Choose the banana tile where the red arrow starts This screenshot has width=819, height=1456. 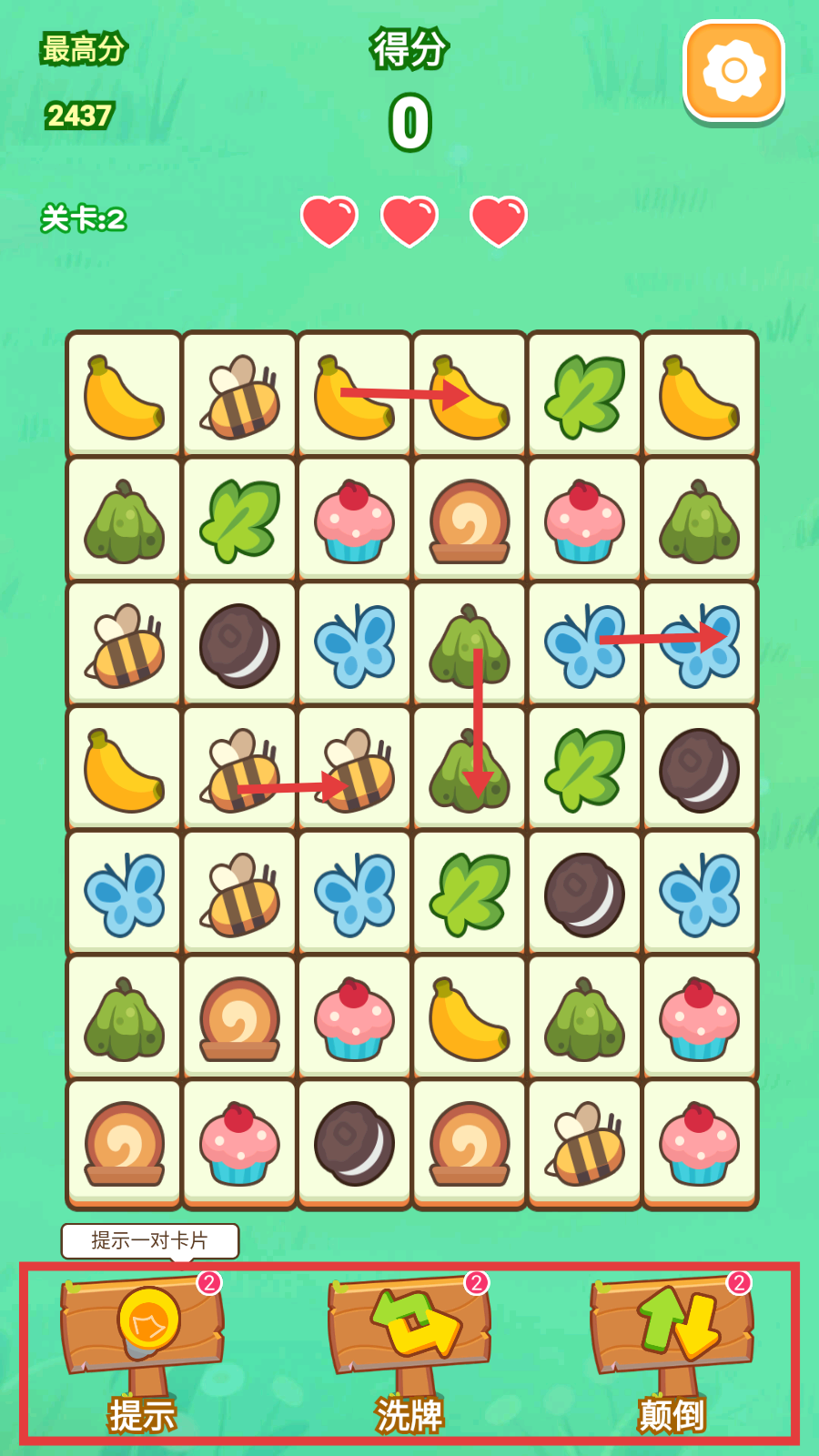(354, 395)
